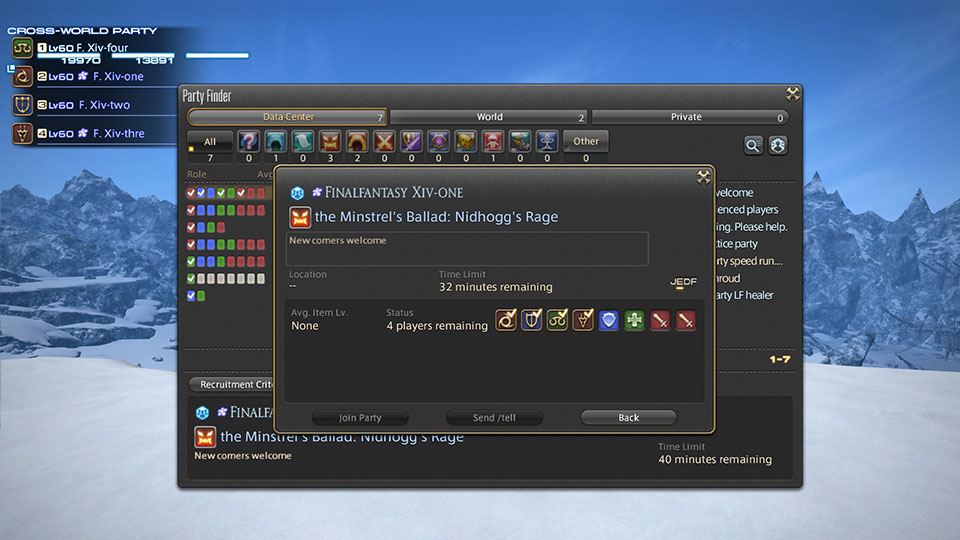Show All duty categories

(209, 142)
